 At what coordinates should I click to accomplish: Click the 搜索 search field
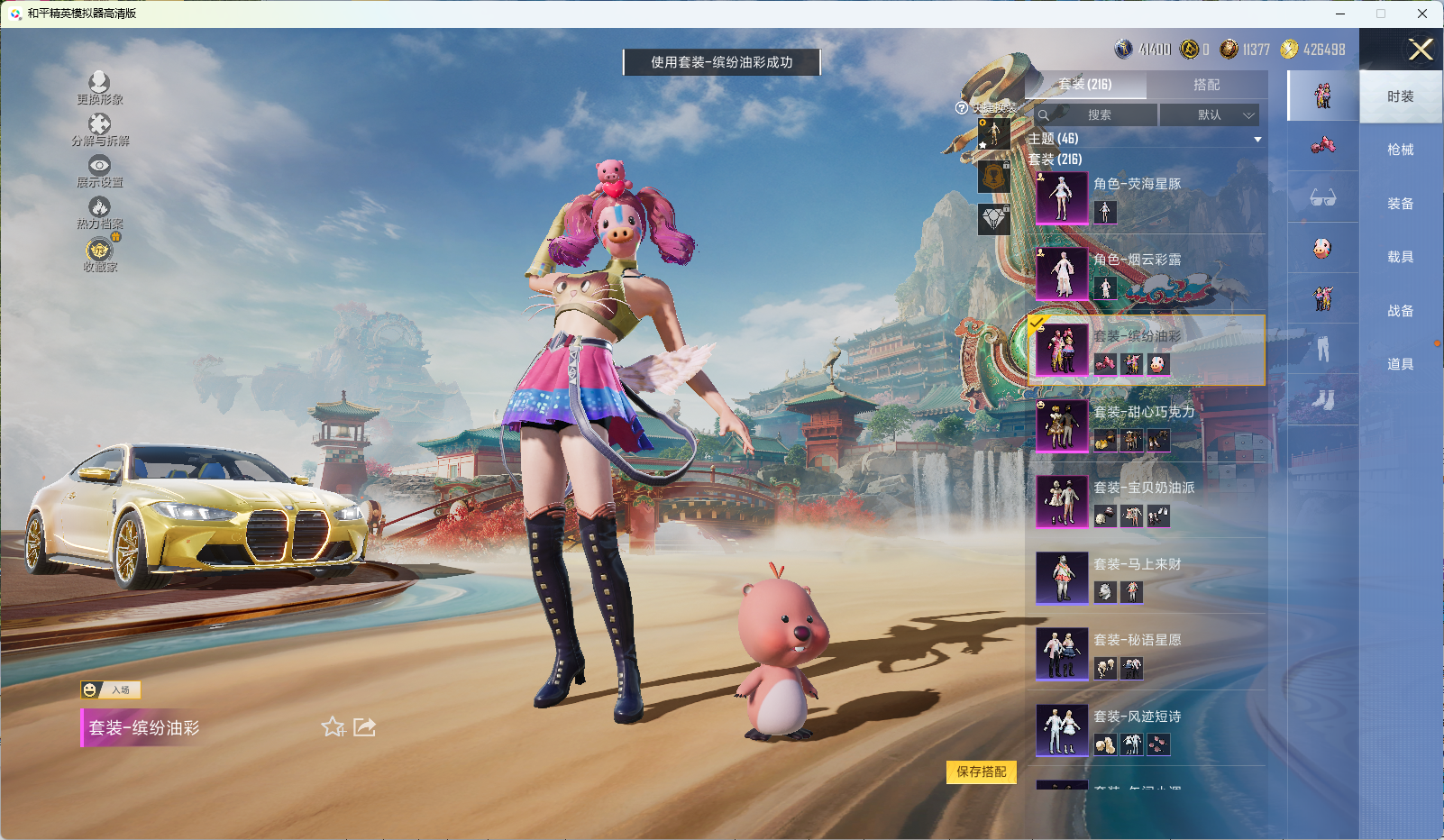tap(1096, 115)
